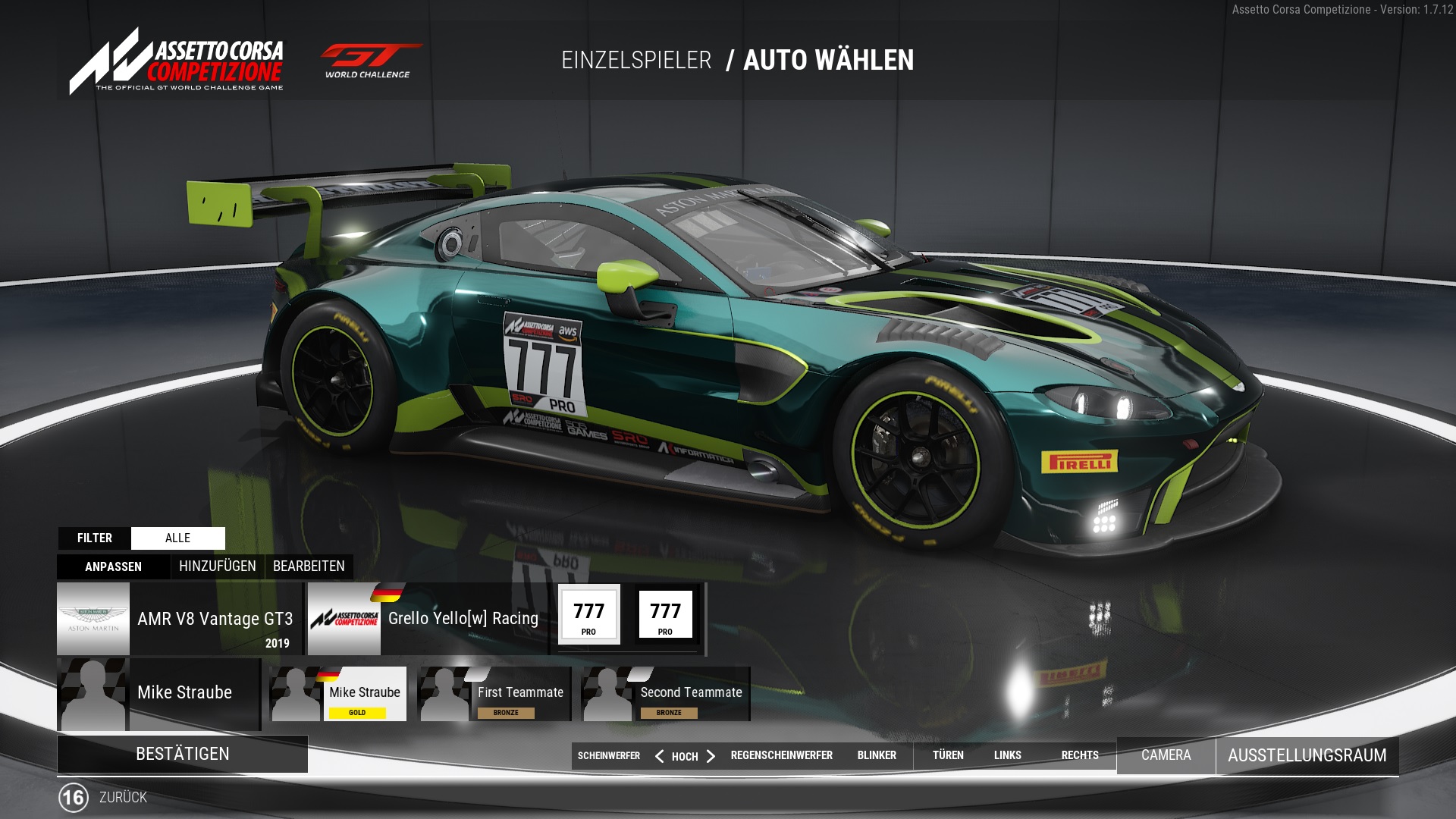Open the Hinzufügen tab

click(x=218, y=566)
